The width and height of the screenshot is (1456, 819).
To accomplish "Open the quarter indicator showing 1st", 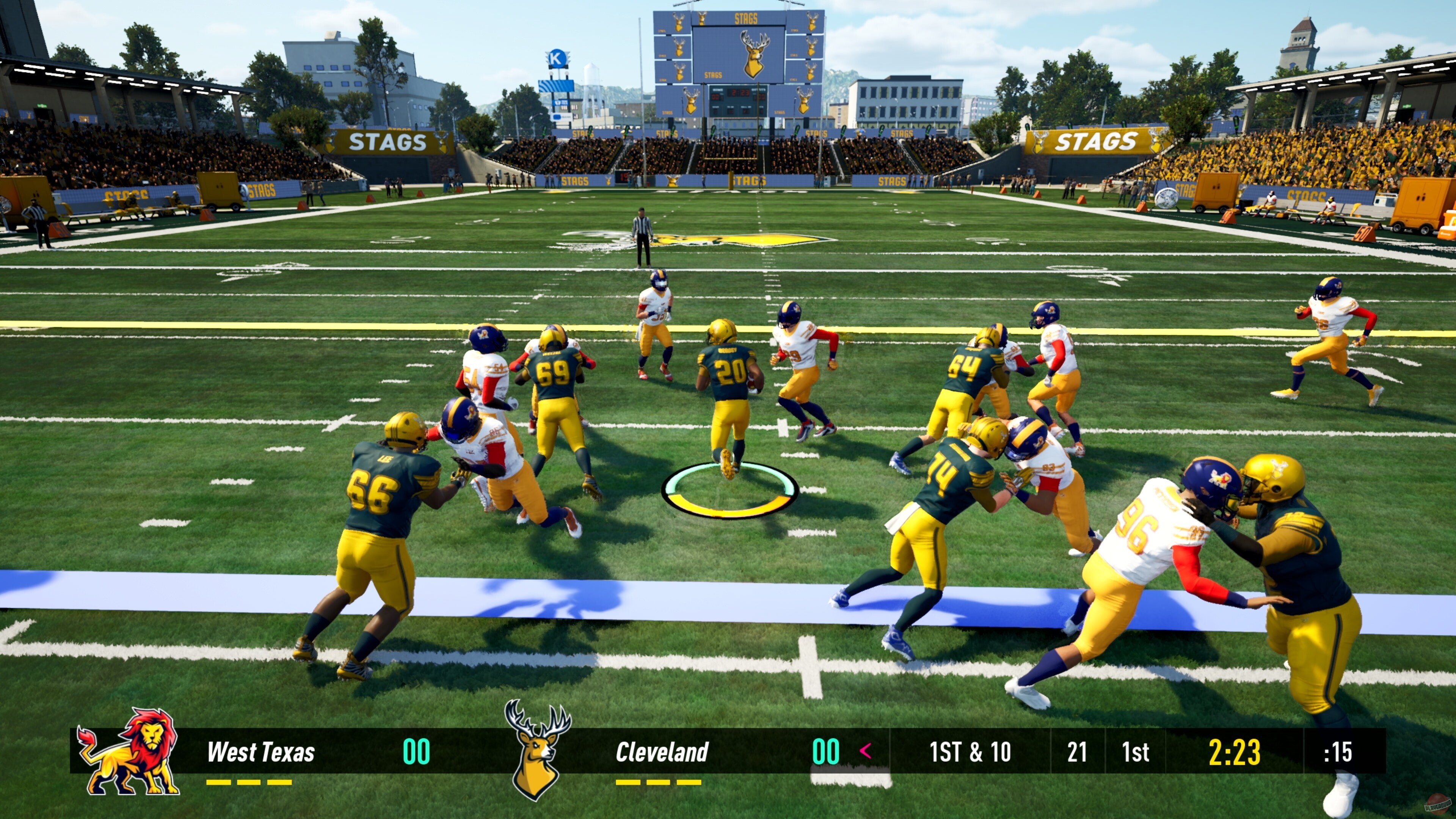I will coord(1136,752).
